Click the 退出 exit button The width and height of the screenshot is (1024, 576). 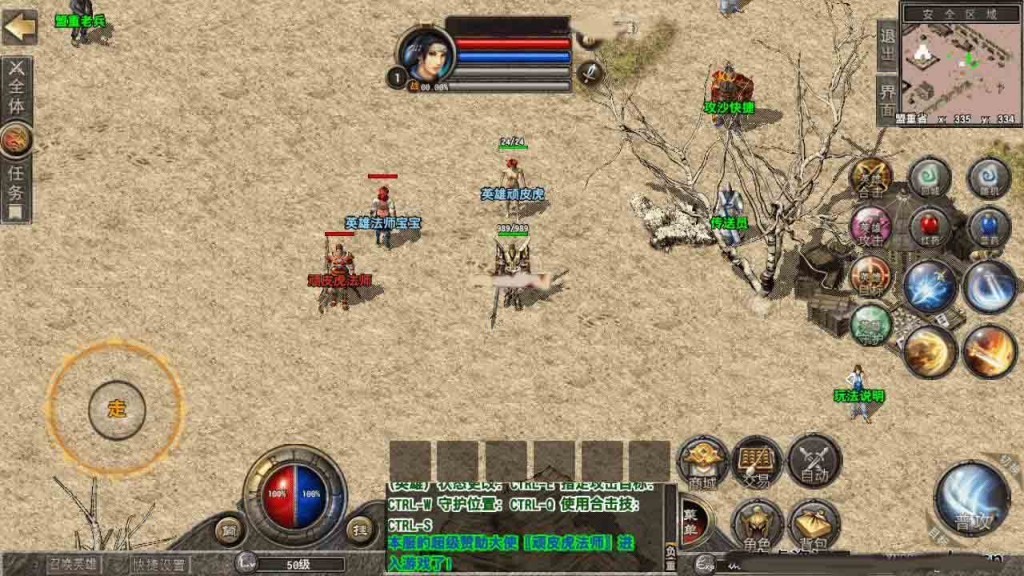click(887, 45)
